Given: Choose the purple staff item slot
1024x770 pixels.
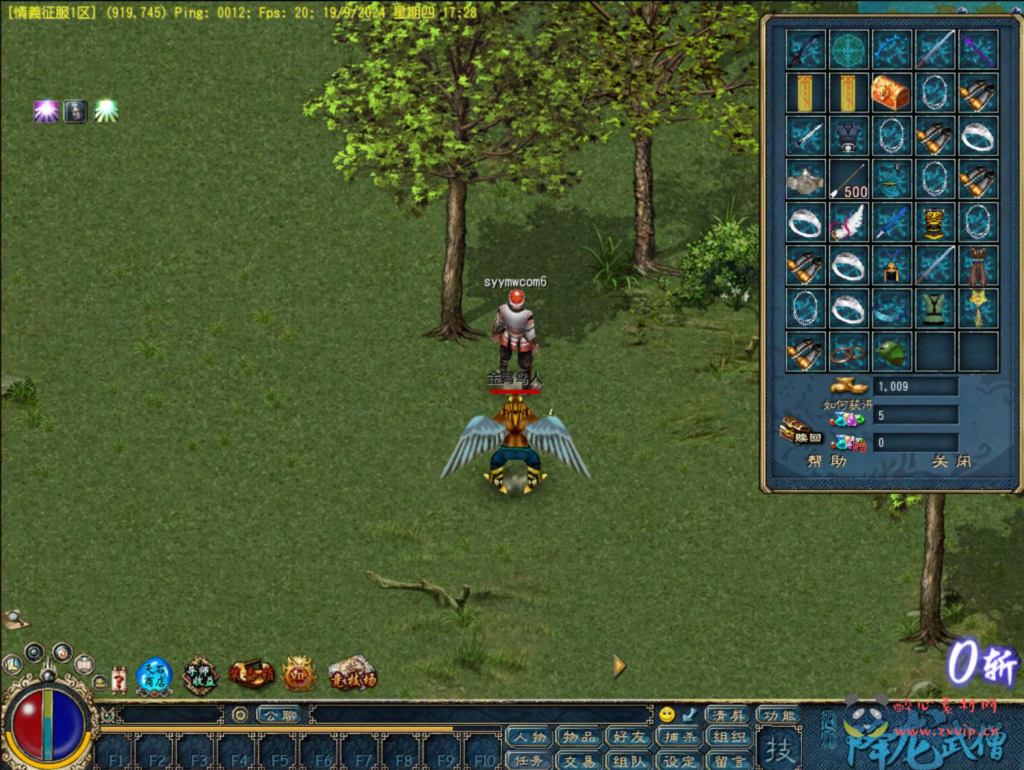Looking at the screenshot, I should tap(978, 49).
